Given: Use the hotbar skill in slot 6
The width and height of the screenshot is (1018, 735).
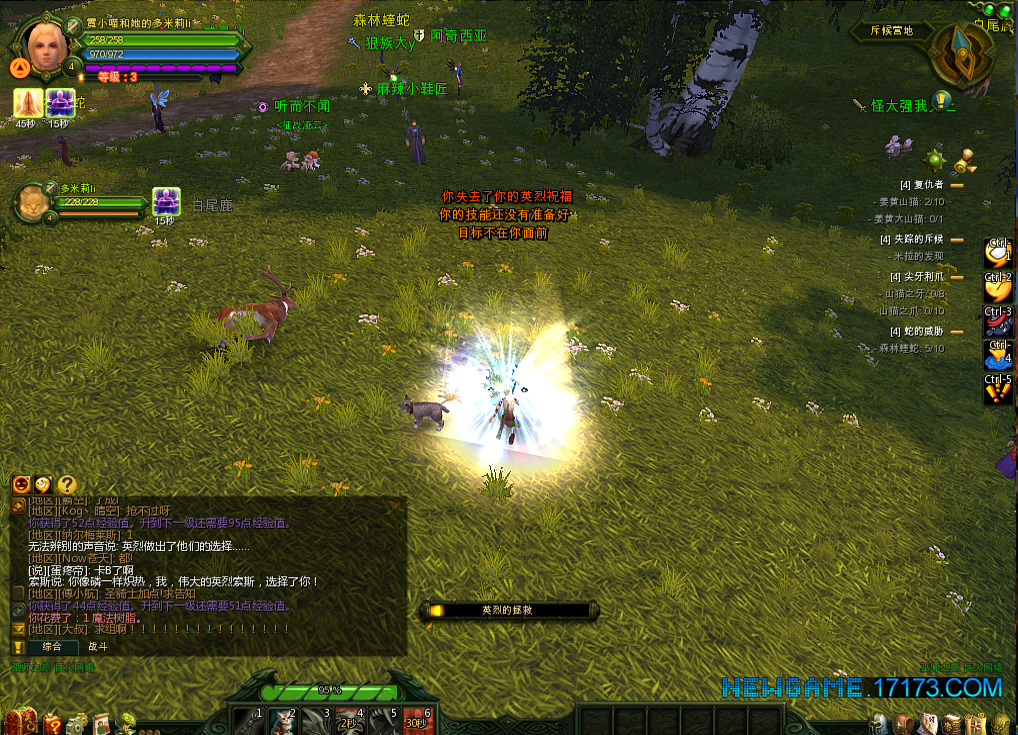Looking at the screenshot, I should coord(418,721).
